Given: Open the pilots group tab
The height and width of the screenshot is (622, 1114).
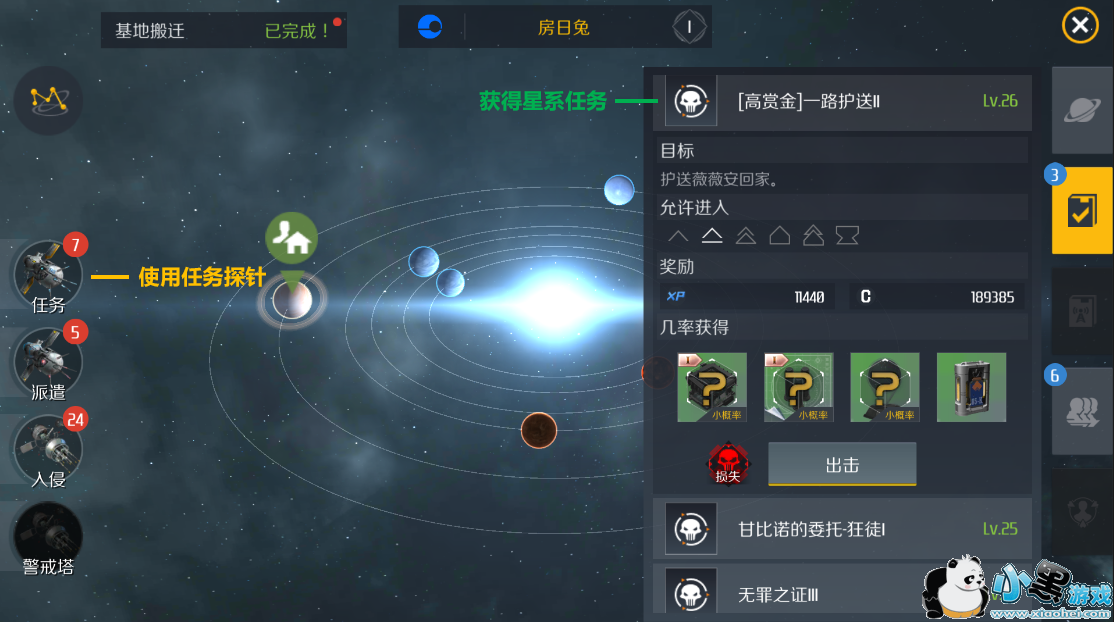Looking at the screenshot, I should click(1082, 411).
